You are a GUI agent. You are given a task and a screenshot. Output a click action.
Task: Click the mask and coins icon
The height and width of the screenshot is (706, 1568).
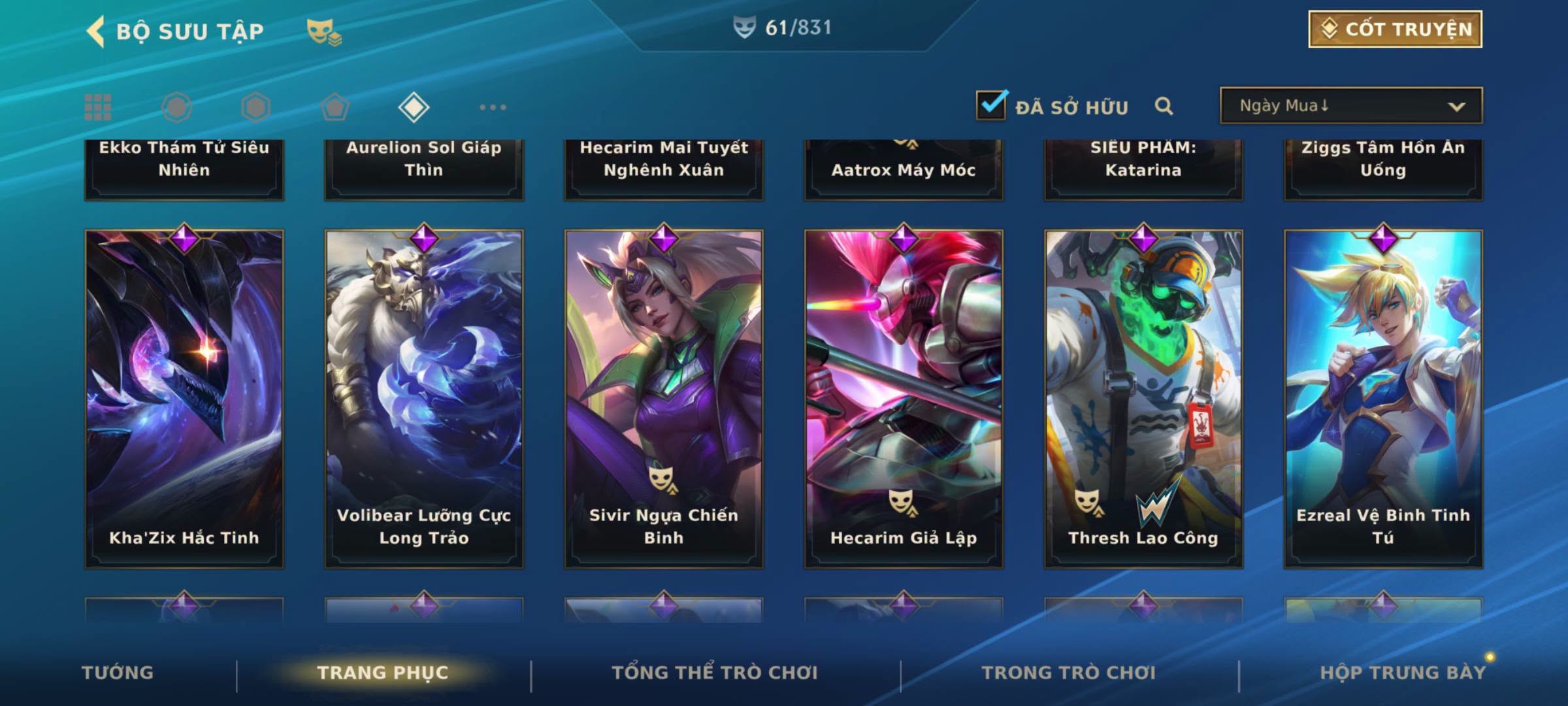pos(324,31)
